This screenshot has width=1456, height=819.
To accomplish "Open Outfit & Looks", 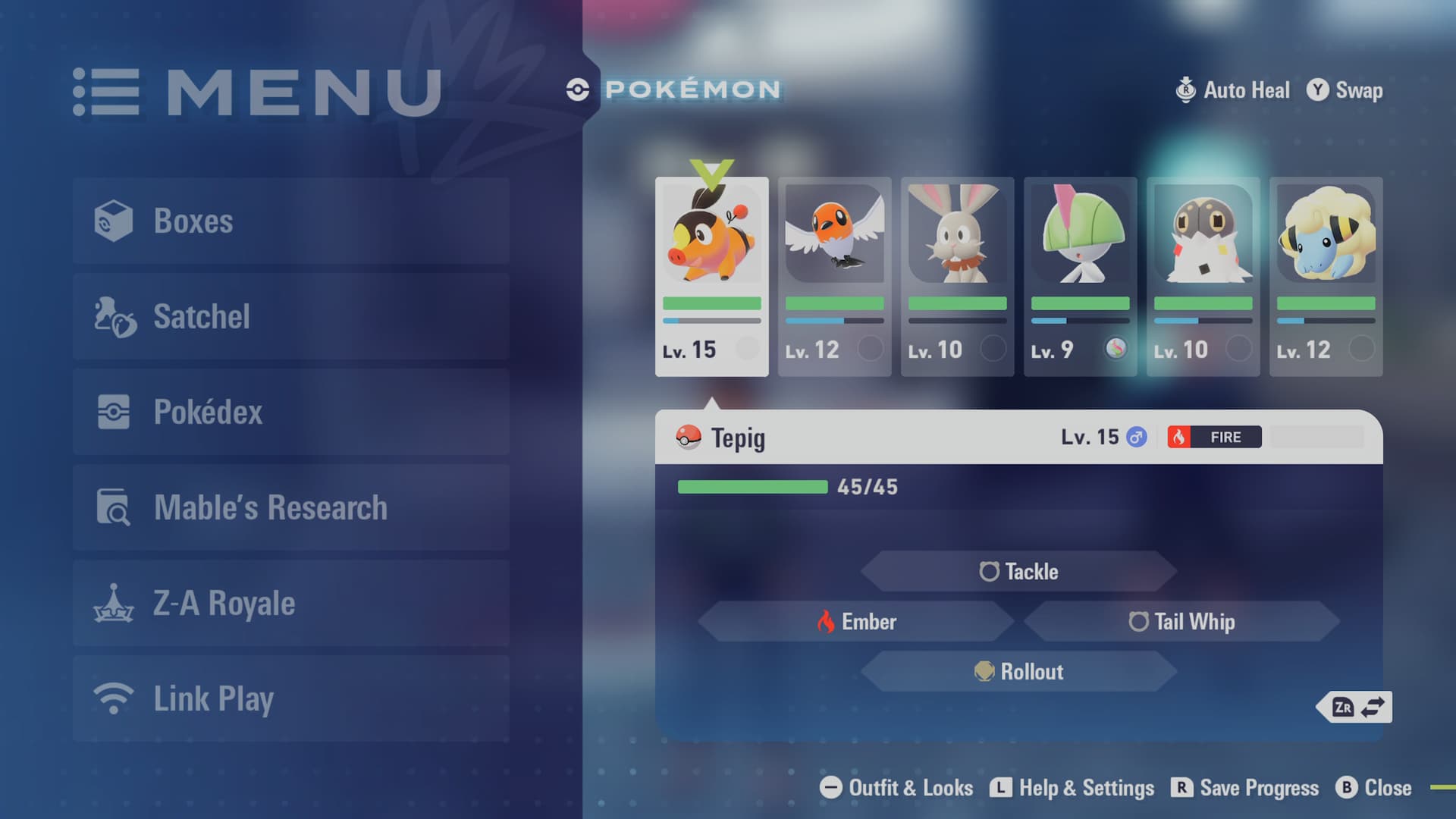I will (896, 788).
